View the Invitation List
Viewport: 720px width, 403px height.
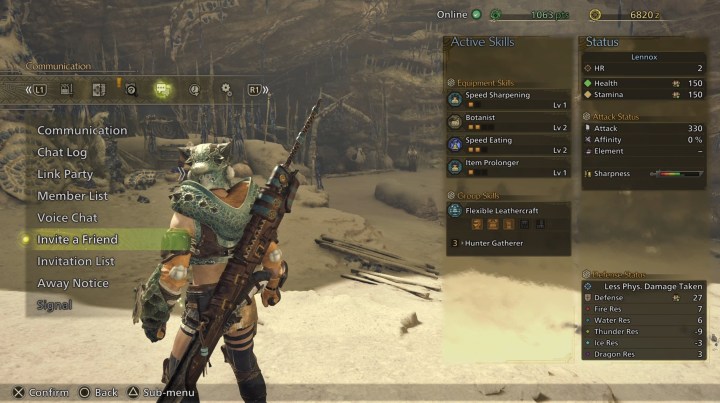[75, 262]
